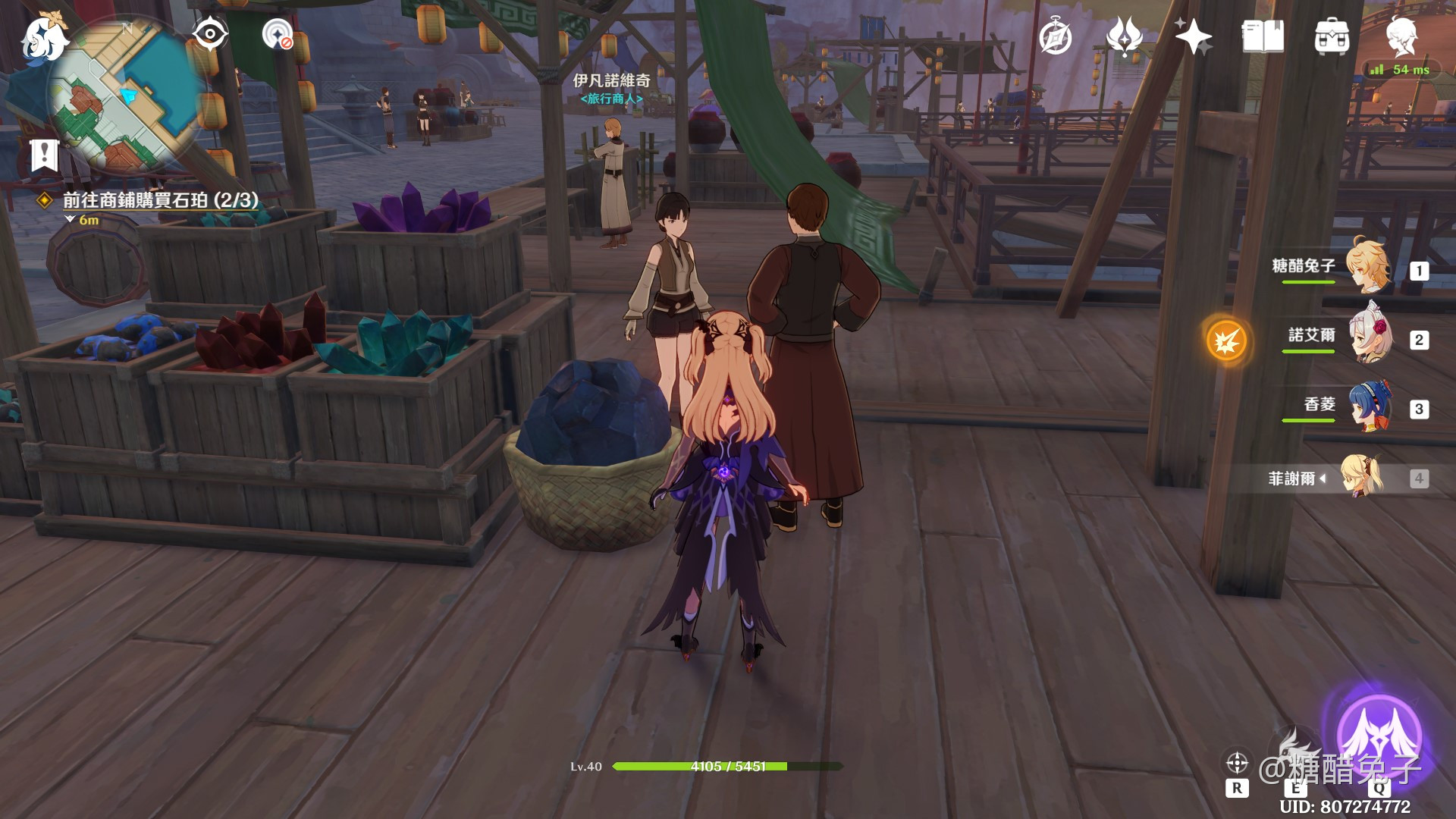The height and width of the screenshot is (819, 1456).
Task: Switch to party member 糖醋兔子
Action: tap(1369, 266)
